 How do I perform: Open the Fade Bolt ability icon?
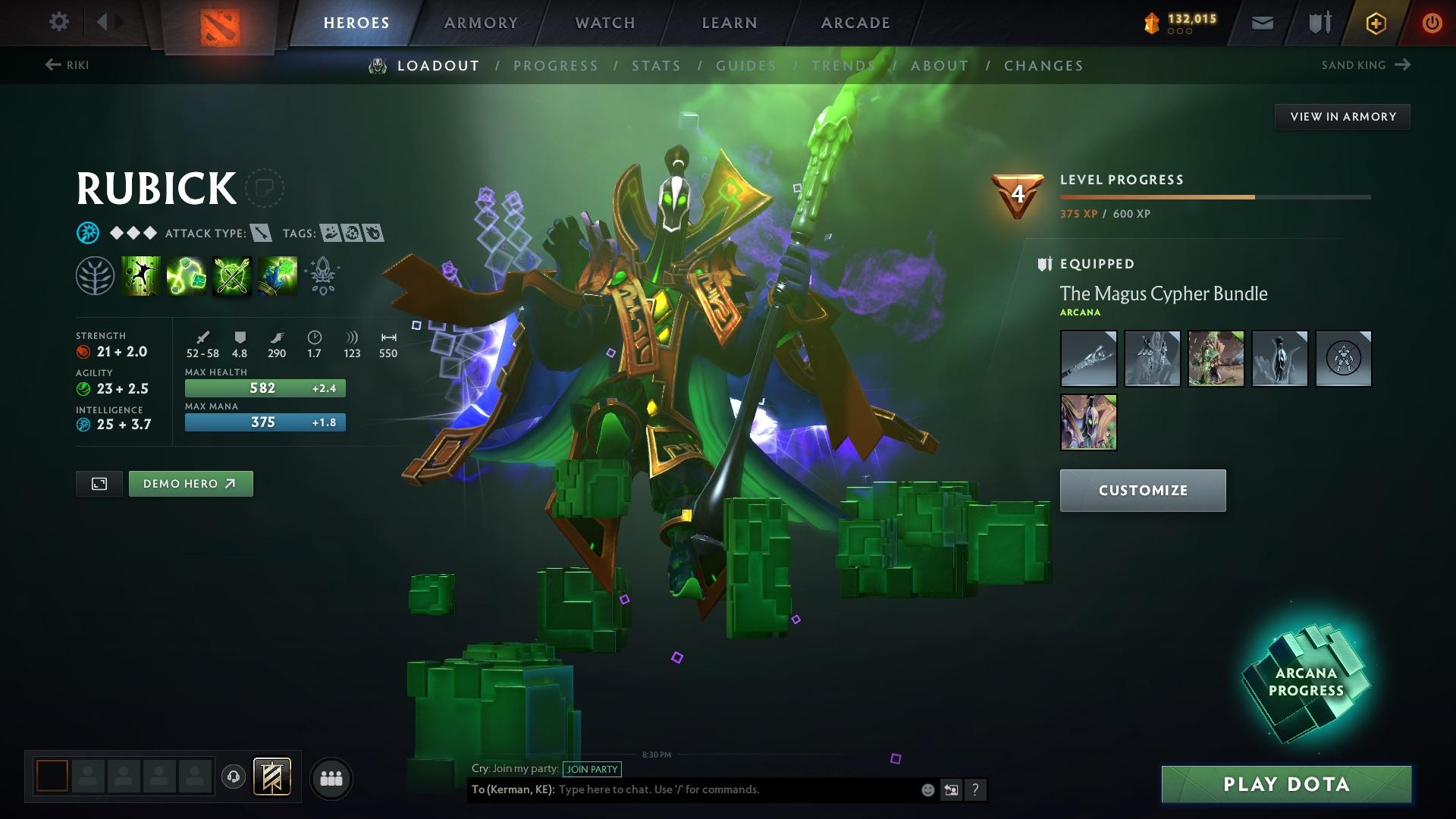(186, 275)
